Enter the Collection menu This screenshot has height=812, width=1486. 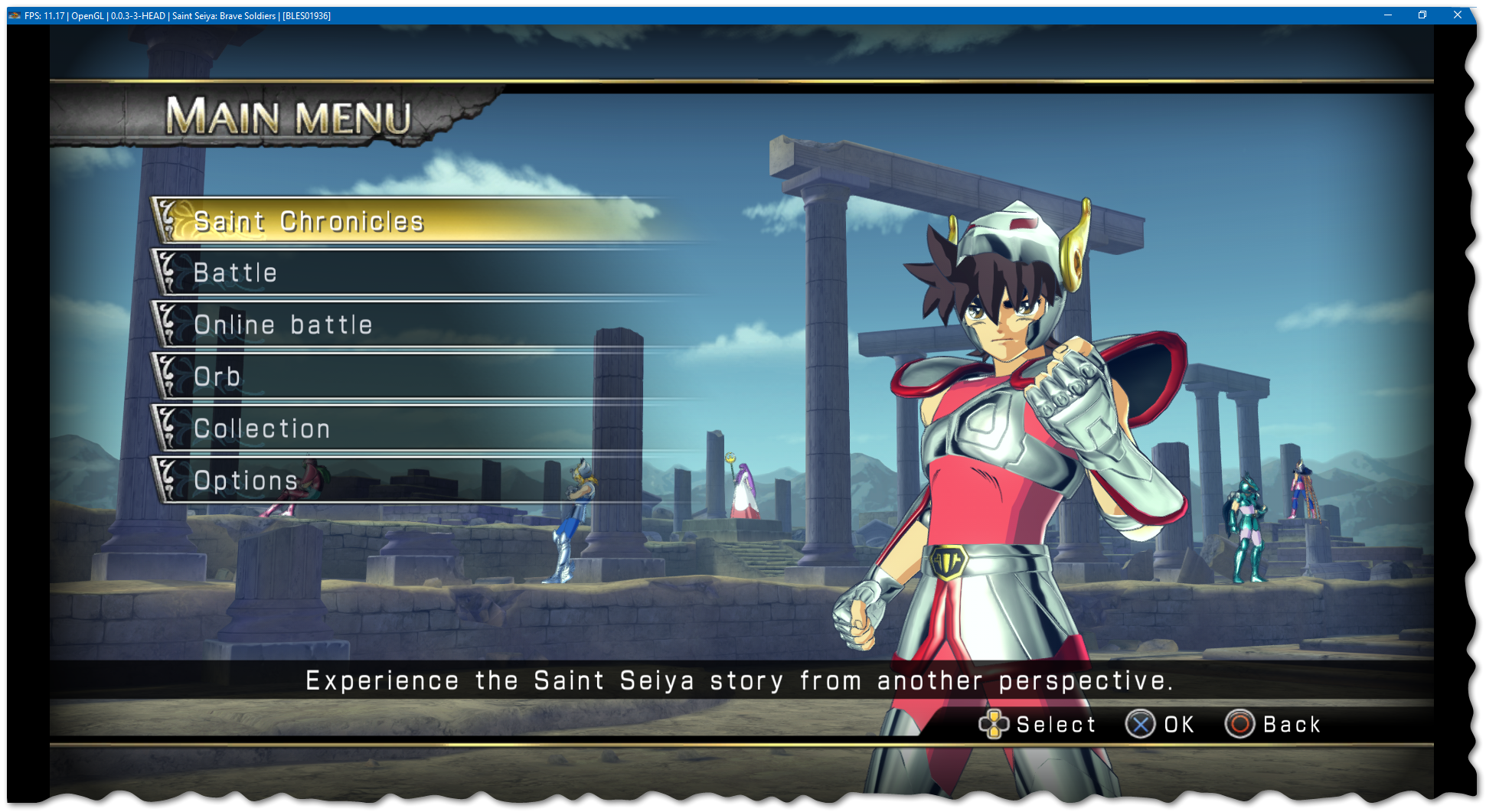point(263,429)
